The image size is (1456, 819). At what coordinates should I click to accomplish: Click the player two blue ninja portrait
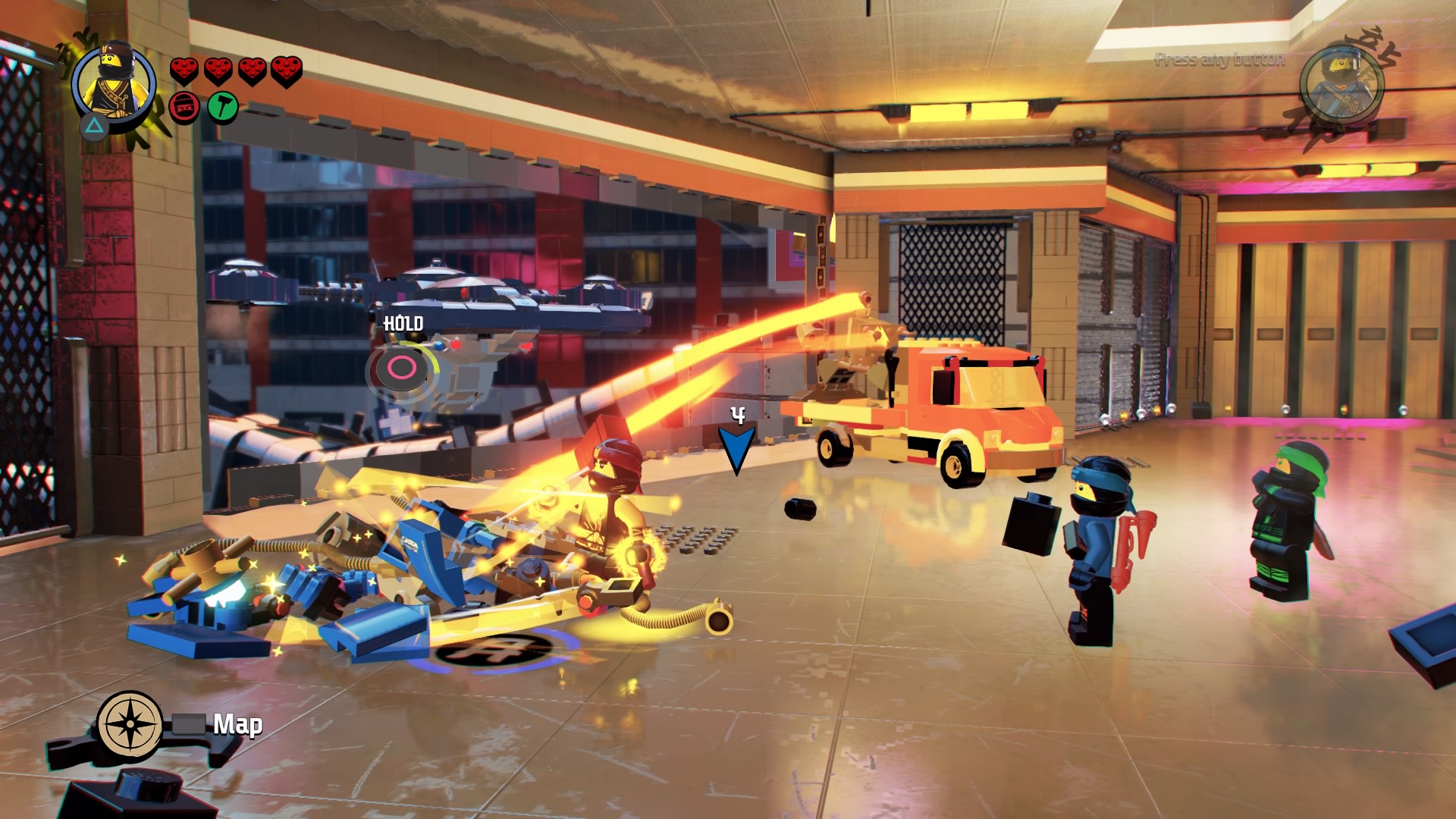point(1341,82)
